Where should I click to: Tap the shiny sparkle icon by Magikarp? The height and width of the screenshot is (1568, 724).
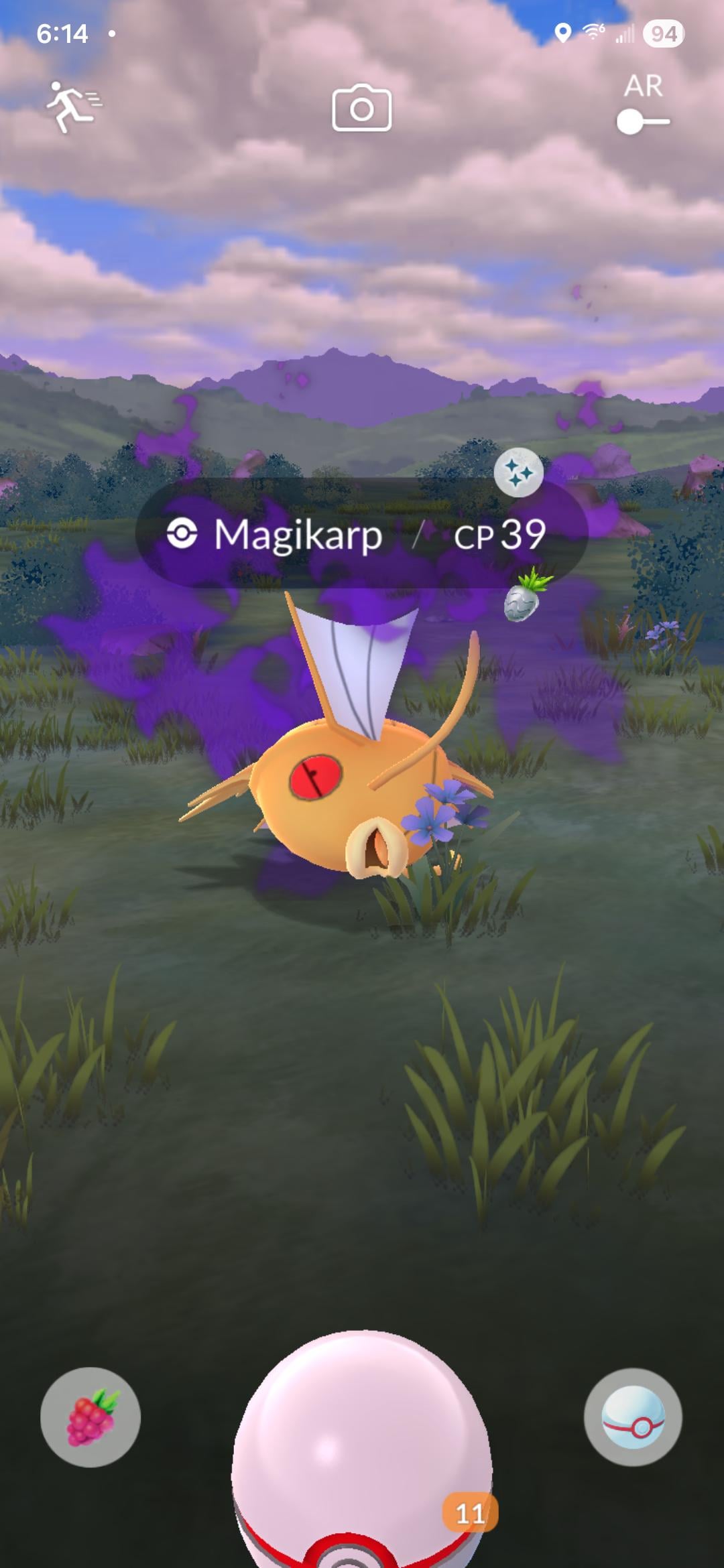click(x=518, y=473)
